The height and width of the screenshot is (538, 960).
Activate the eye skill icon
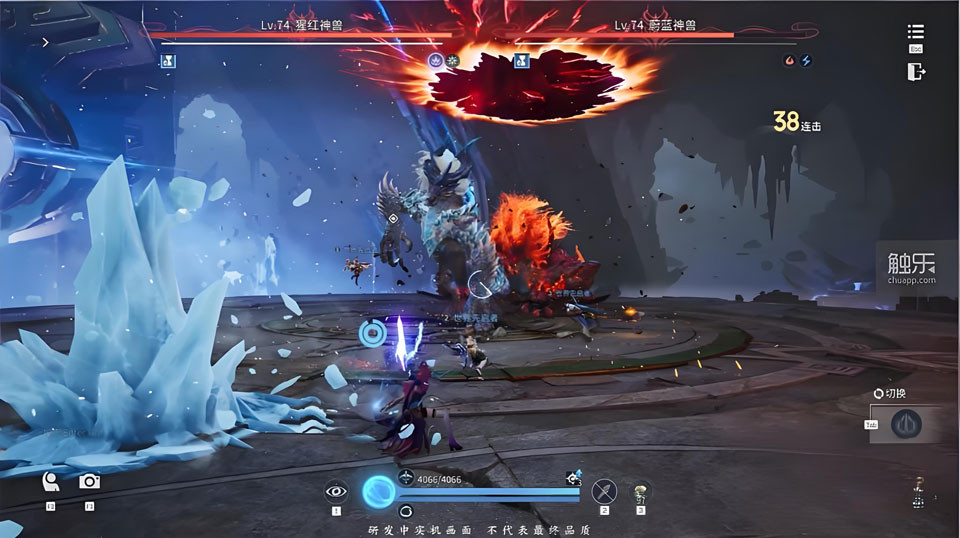336,490
